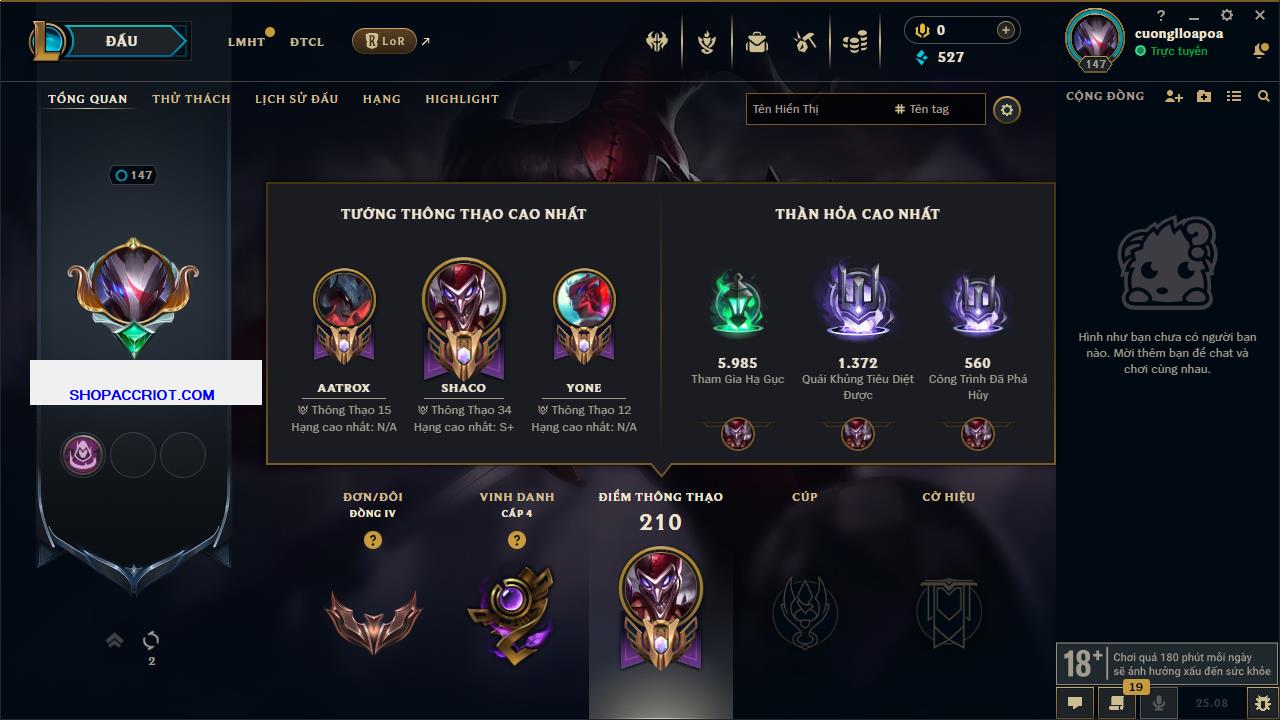Open the THỬ THÁCH profile tab
Image resolution: width=1280 pixels, height=720 pixels.
191,99
